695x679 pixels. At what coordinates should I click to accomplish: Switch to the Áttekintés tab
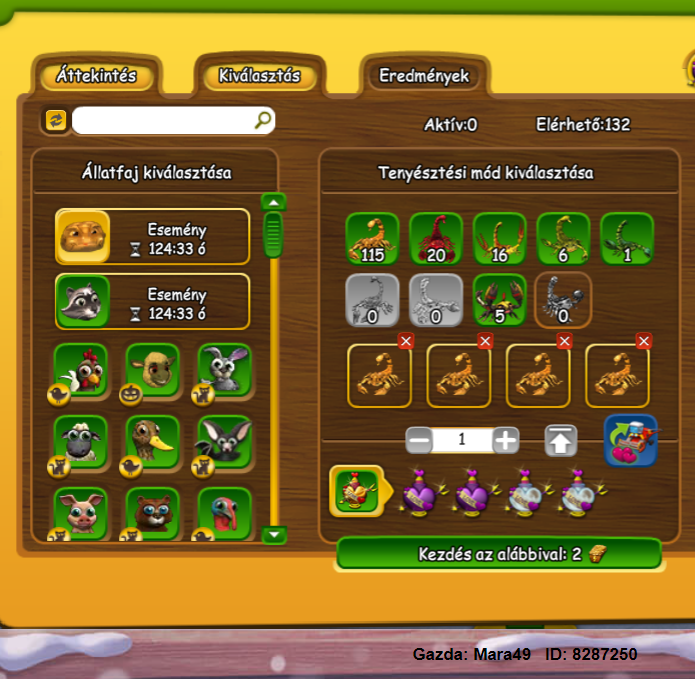[96, 76]
